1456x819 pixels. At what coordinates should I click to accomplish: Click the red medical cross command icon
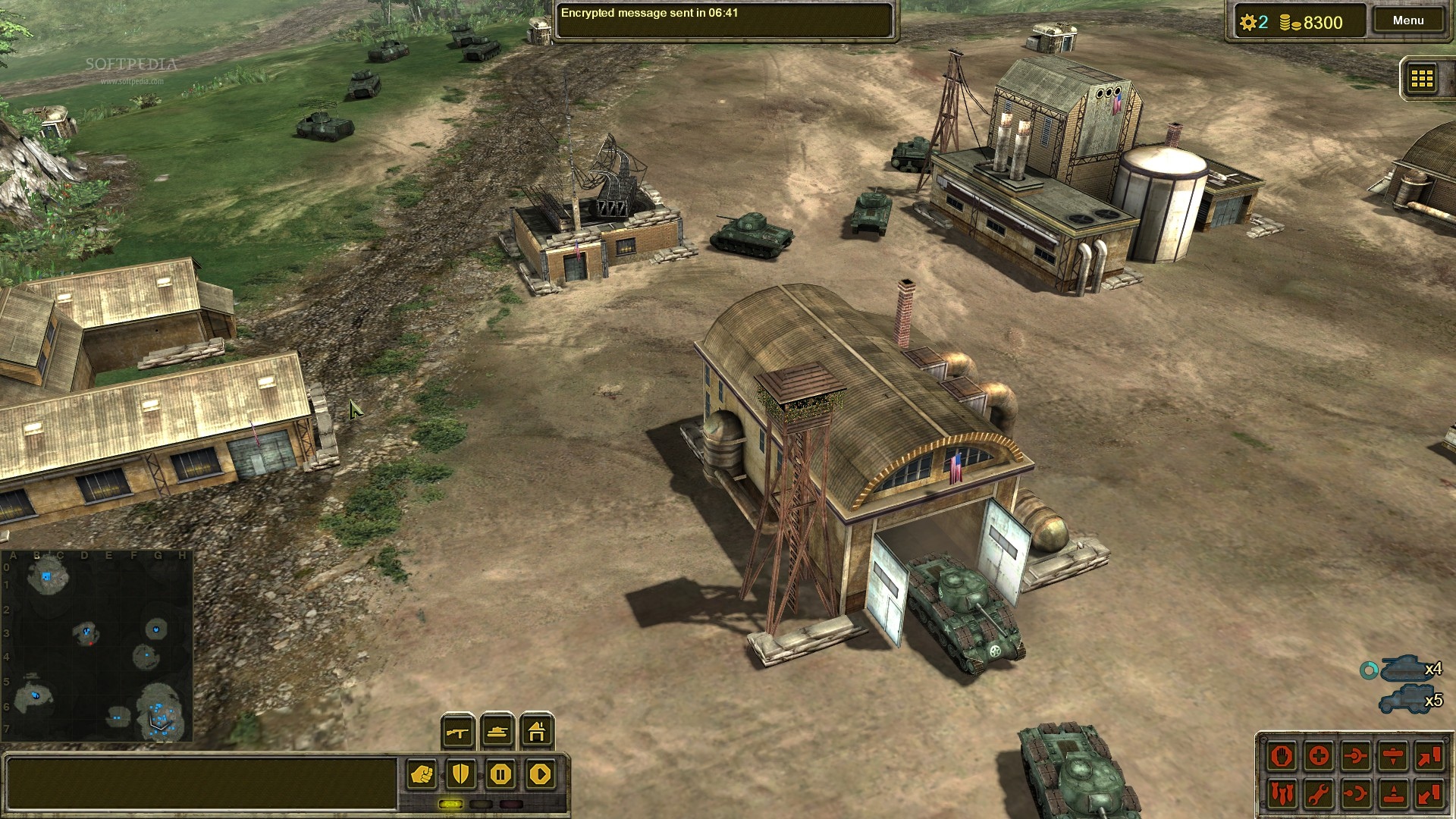click(x=1319, y=756)
